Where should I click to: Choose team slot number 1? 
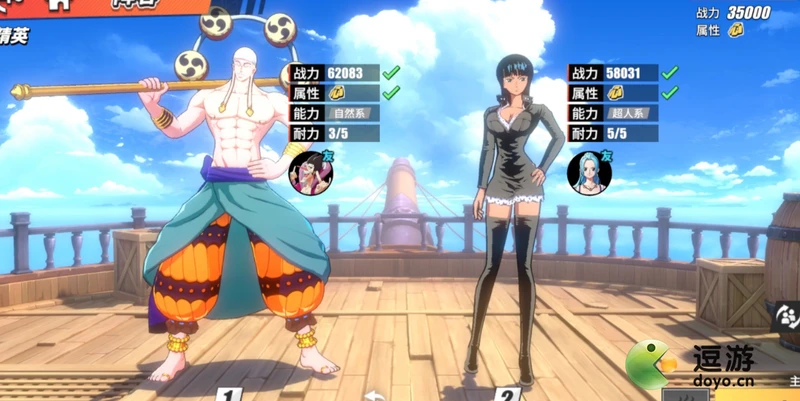(228, 394)
